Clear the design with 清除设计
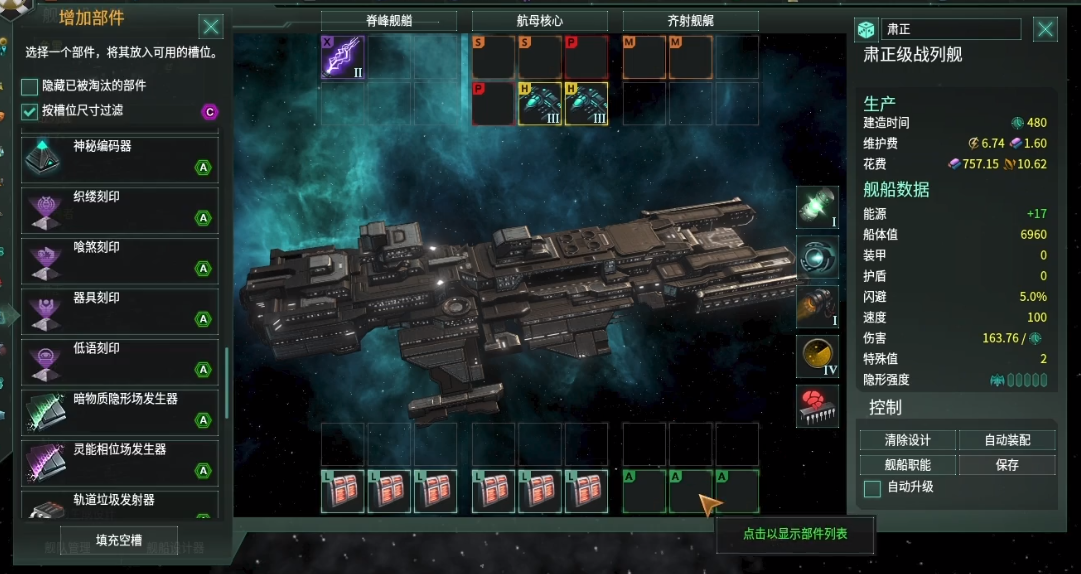This screenshot has height=574, width=1081. [x=907, y=441]
